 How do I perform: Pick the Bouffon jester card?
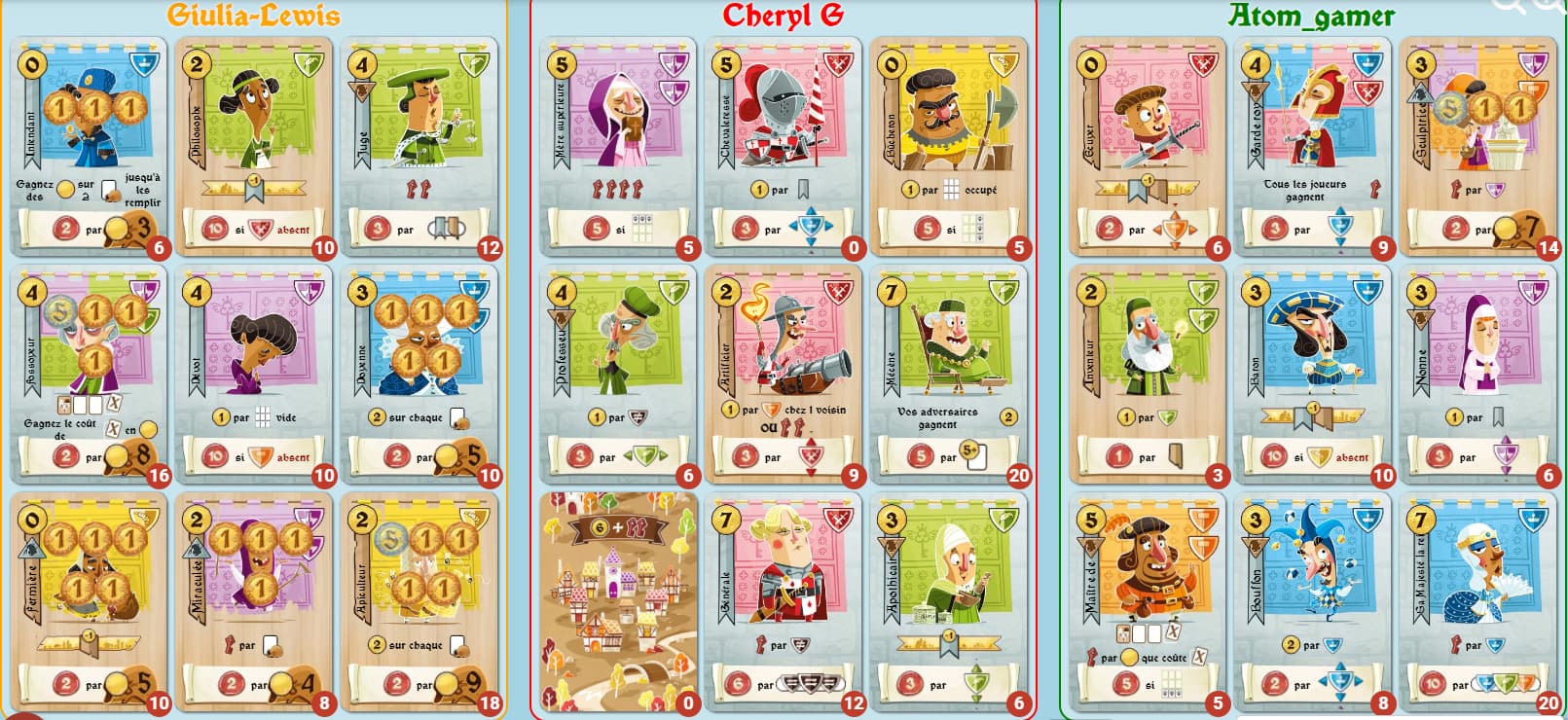1314,603
